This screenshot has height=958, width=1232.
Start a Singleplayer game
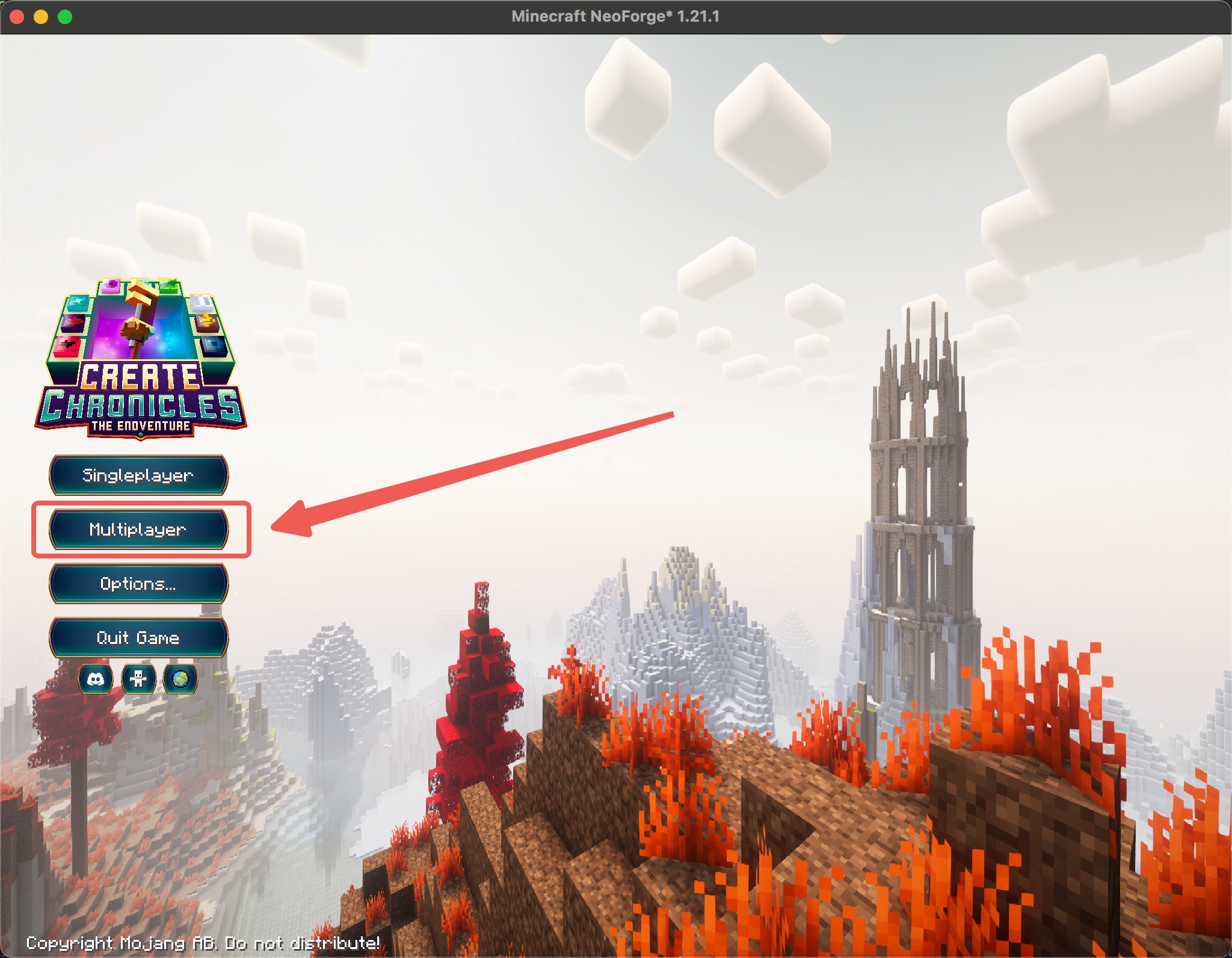(x=138, y=475)
